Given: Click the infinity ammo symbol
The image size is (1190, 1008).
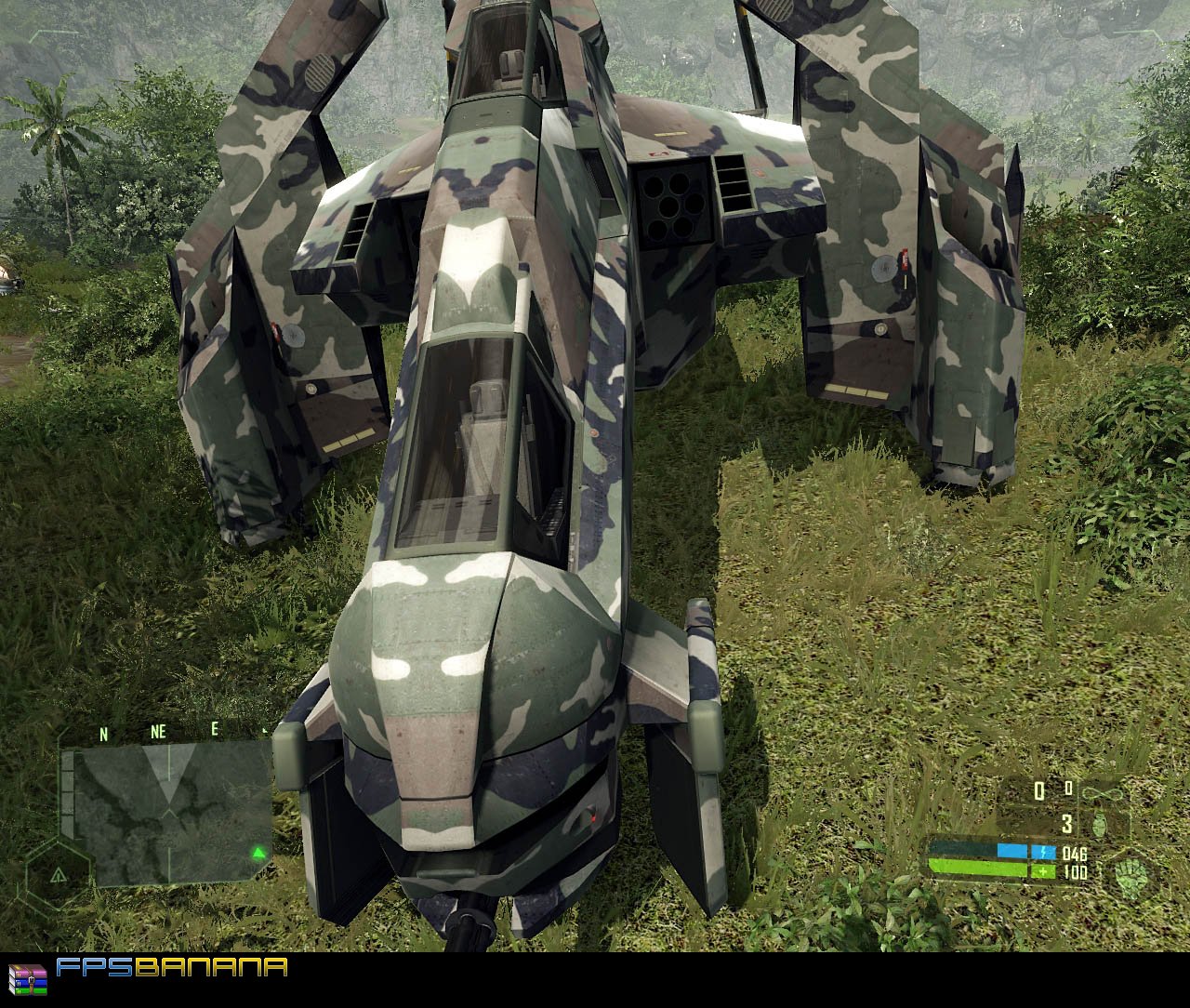Looking at the screenshot, I should [1103, 792].
